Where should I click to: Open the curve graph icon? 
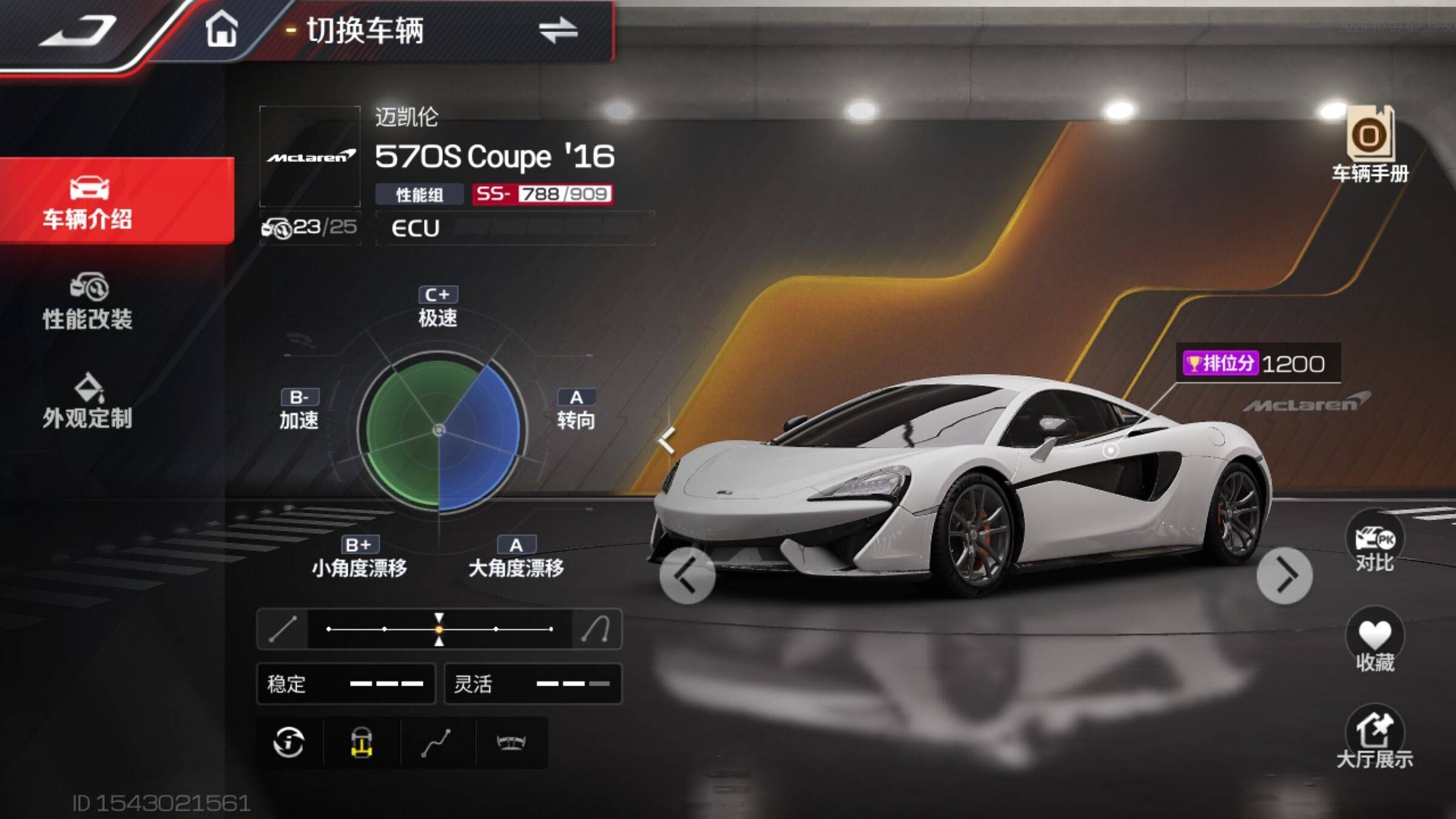436,742
